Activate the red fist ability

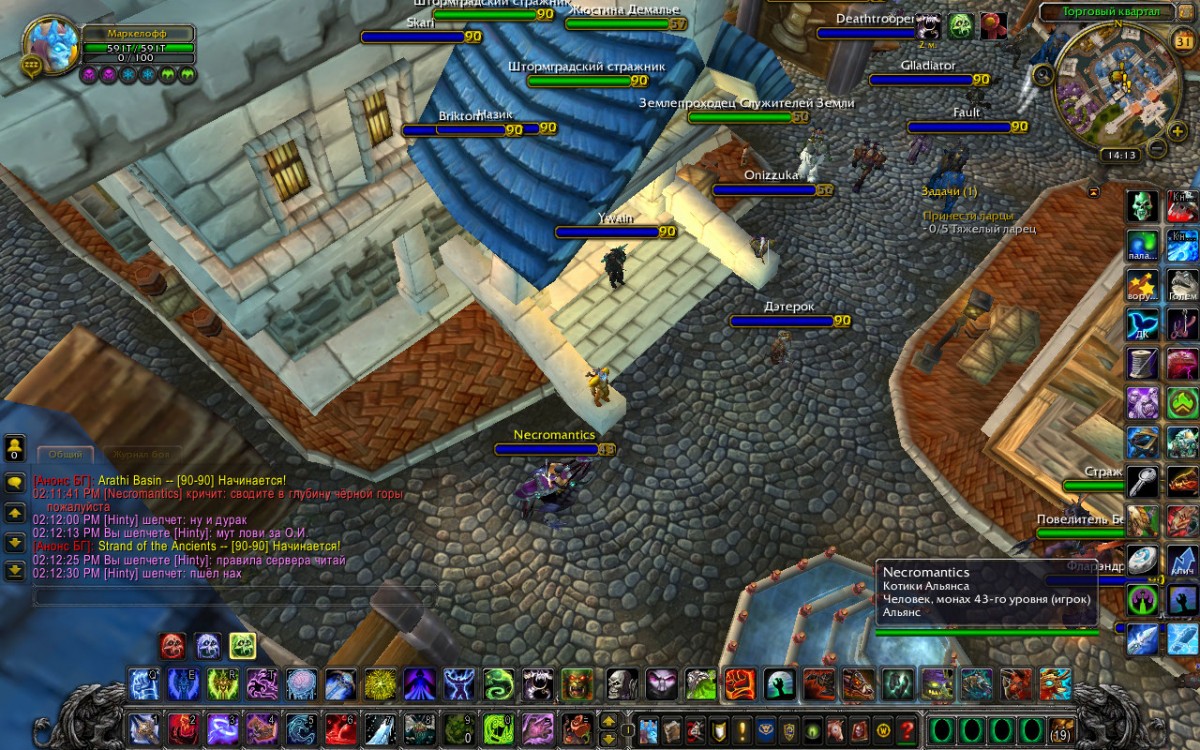tap(739, 684)
